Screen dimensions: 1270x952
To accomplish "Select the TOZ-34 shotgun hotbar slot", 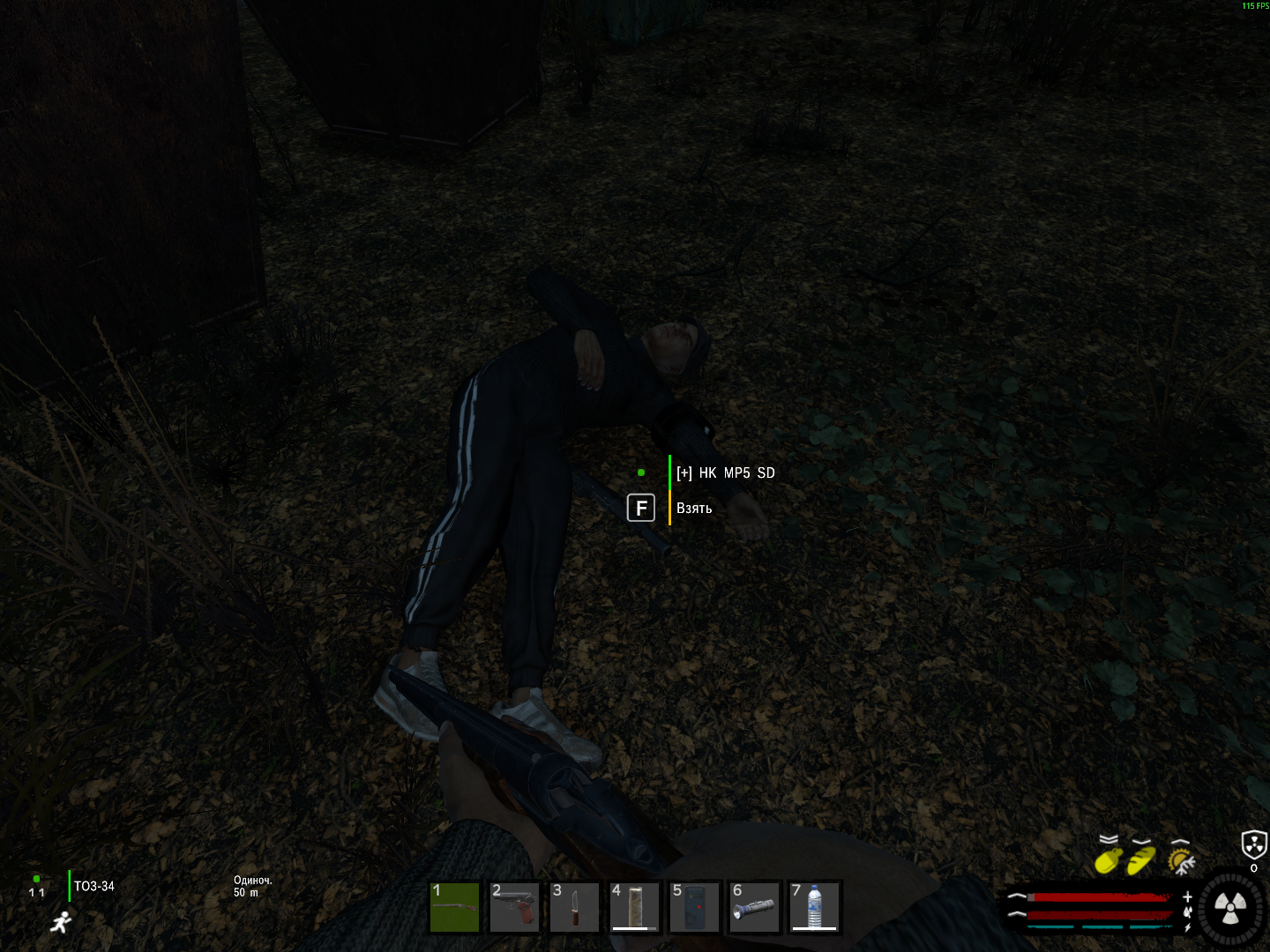I will coord(455,907).
